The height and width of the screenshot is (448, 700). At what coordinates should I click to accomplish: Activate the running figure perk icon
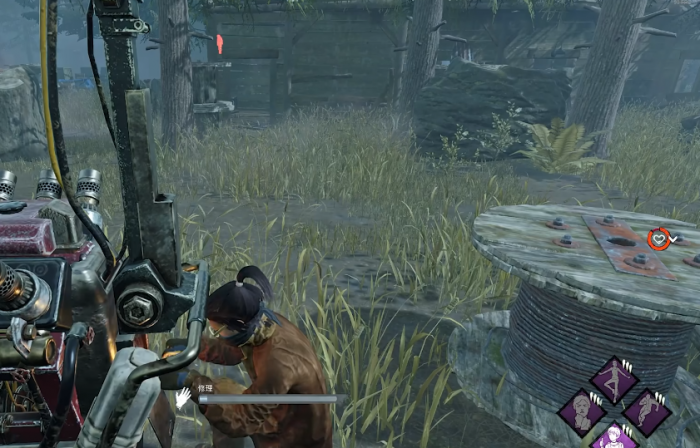coord(647,410)
